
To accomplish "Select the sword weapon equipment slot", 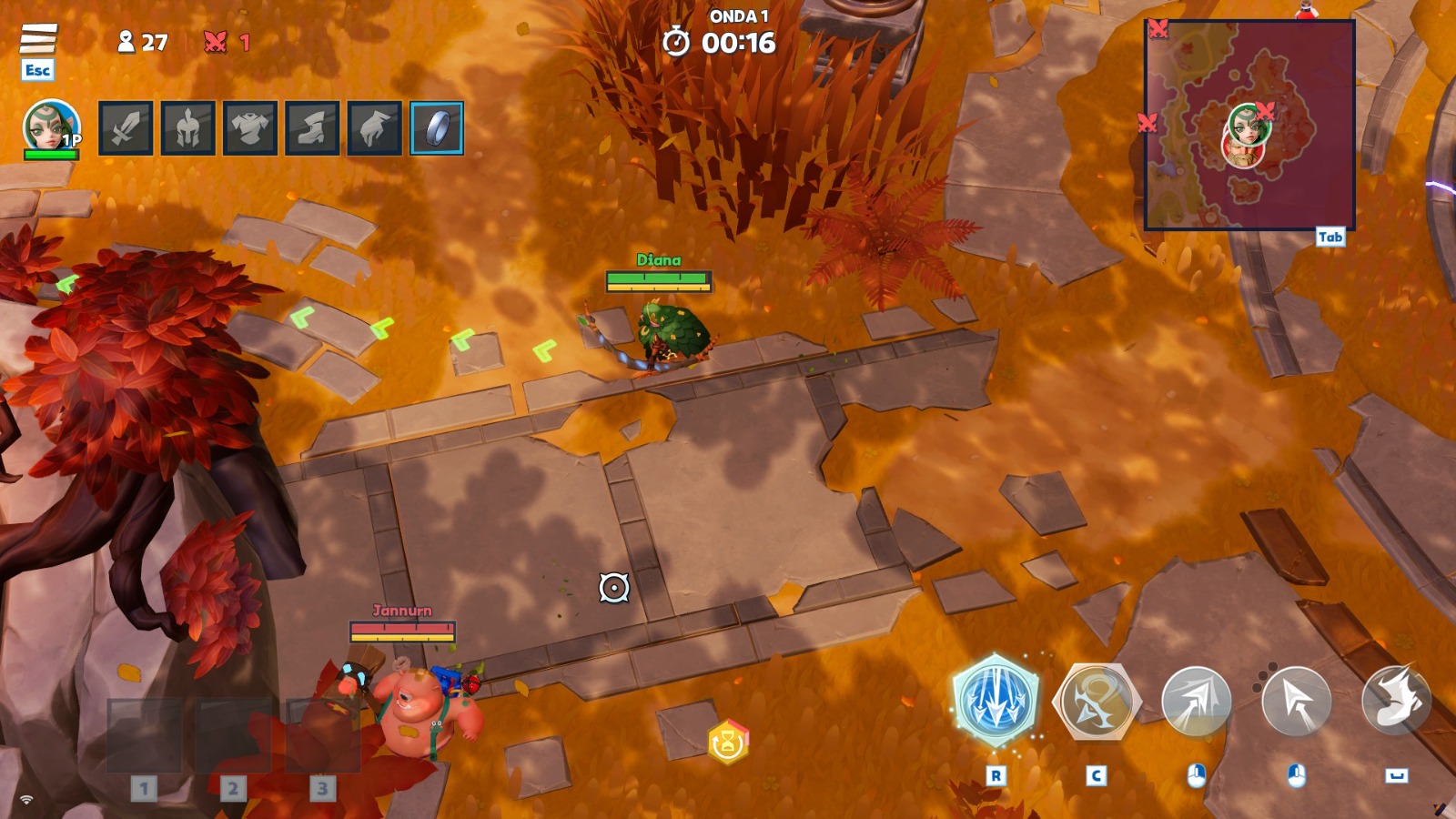I will 126,128.
